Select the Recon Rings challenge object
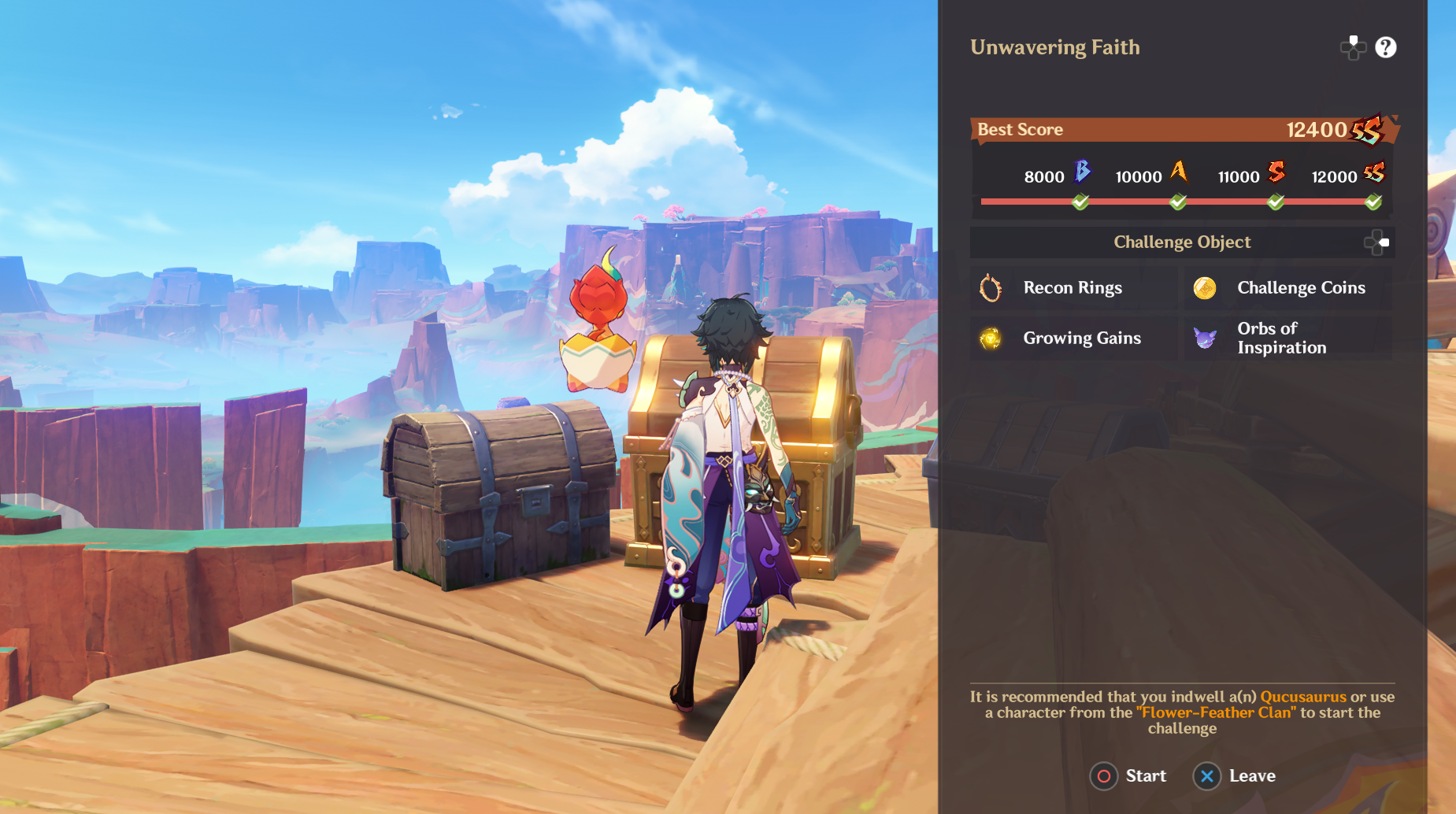Screen dimensions: 1456x814 (x=1073, y=288)
